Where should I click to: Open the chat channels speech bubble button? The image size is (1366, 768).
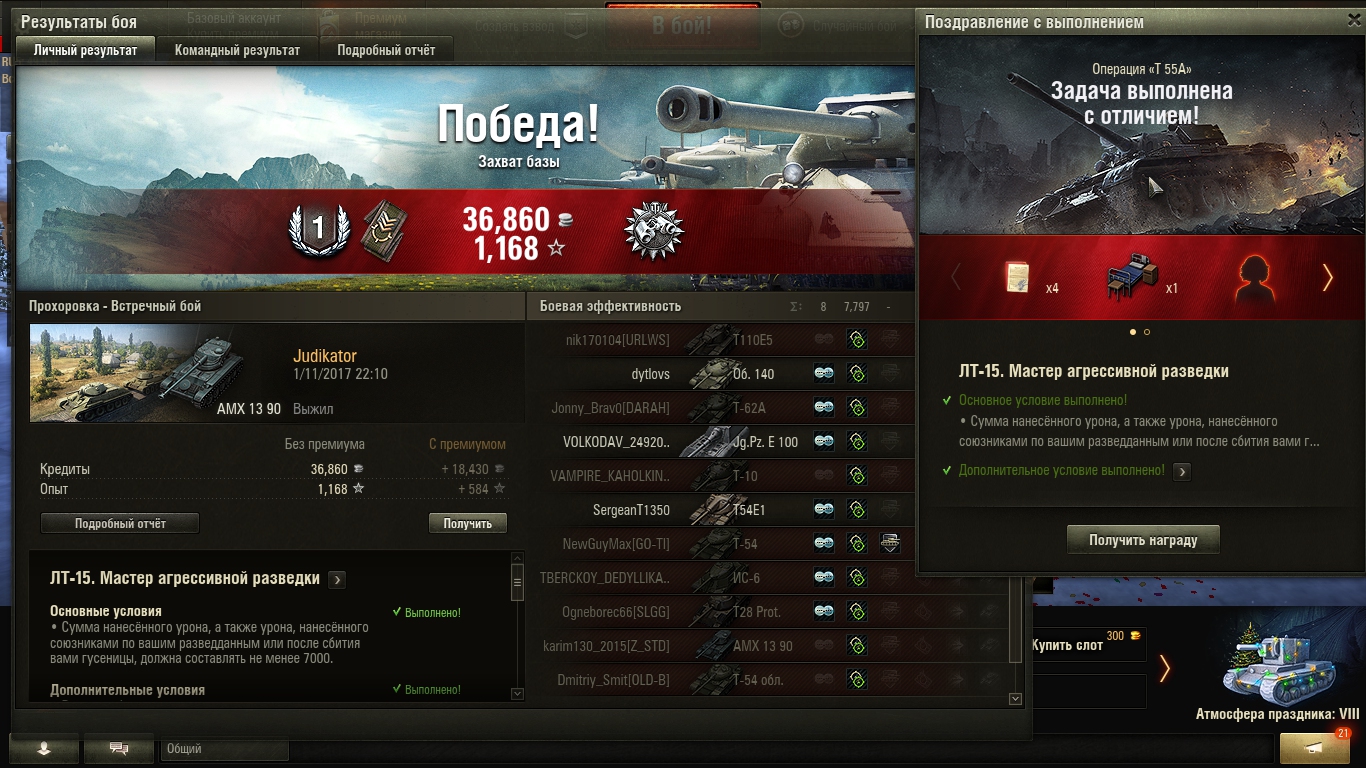tap(119, 748)
